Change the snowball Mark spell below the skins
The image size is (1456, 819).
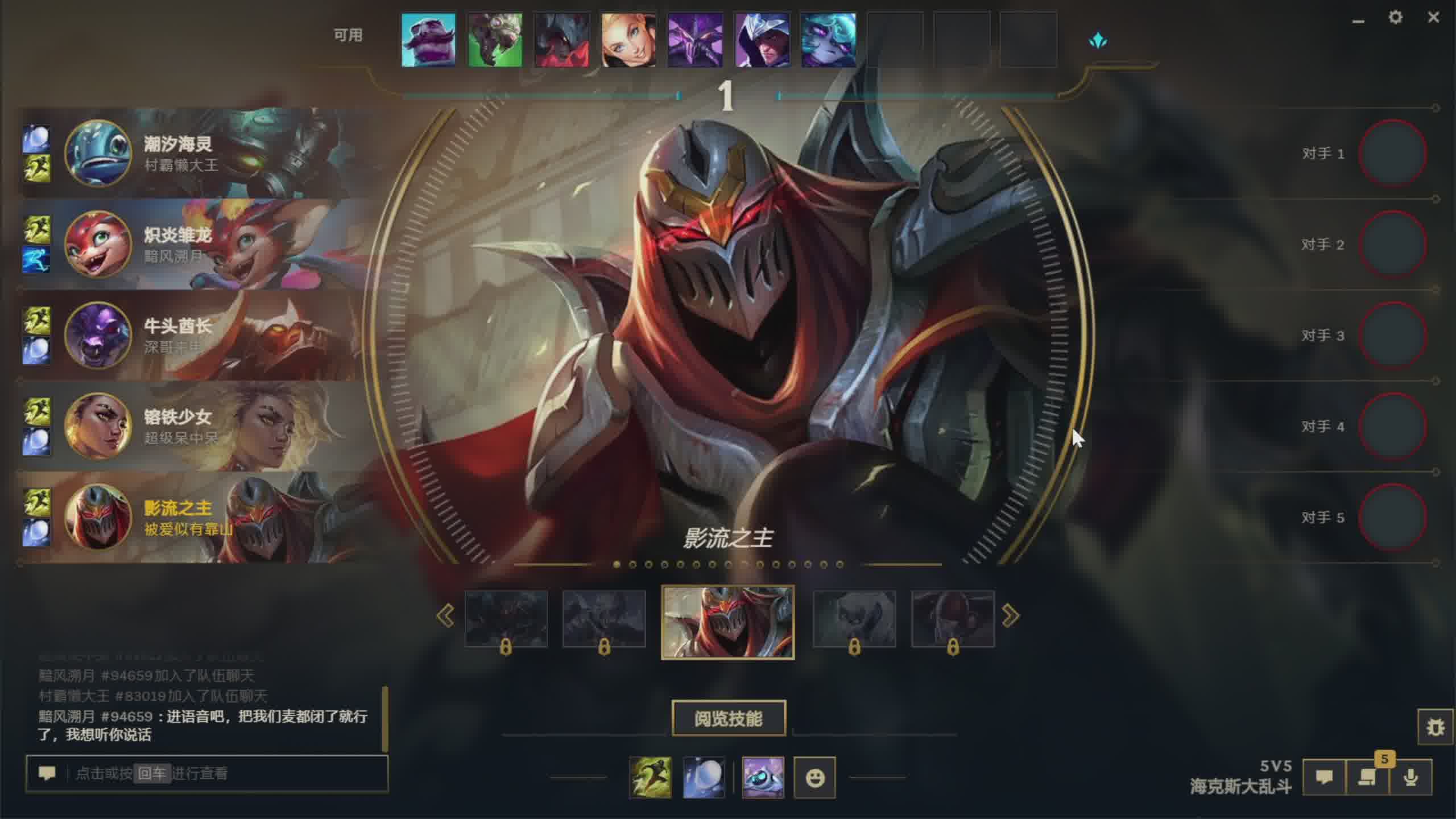tap(704, 777)
